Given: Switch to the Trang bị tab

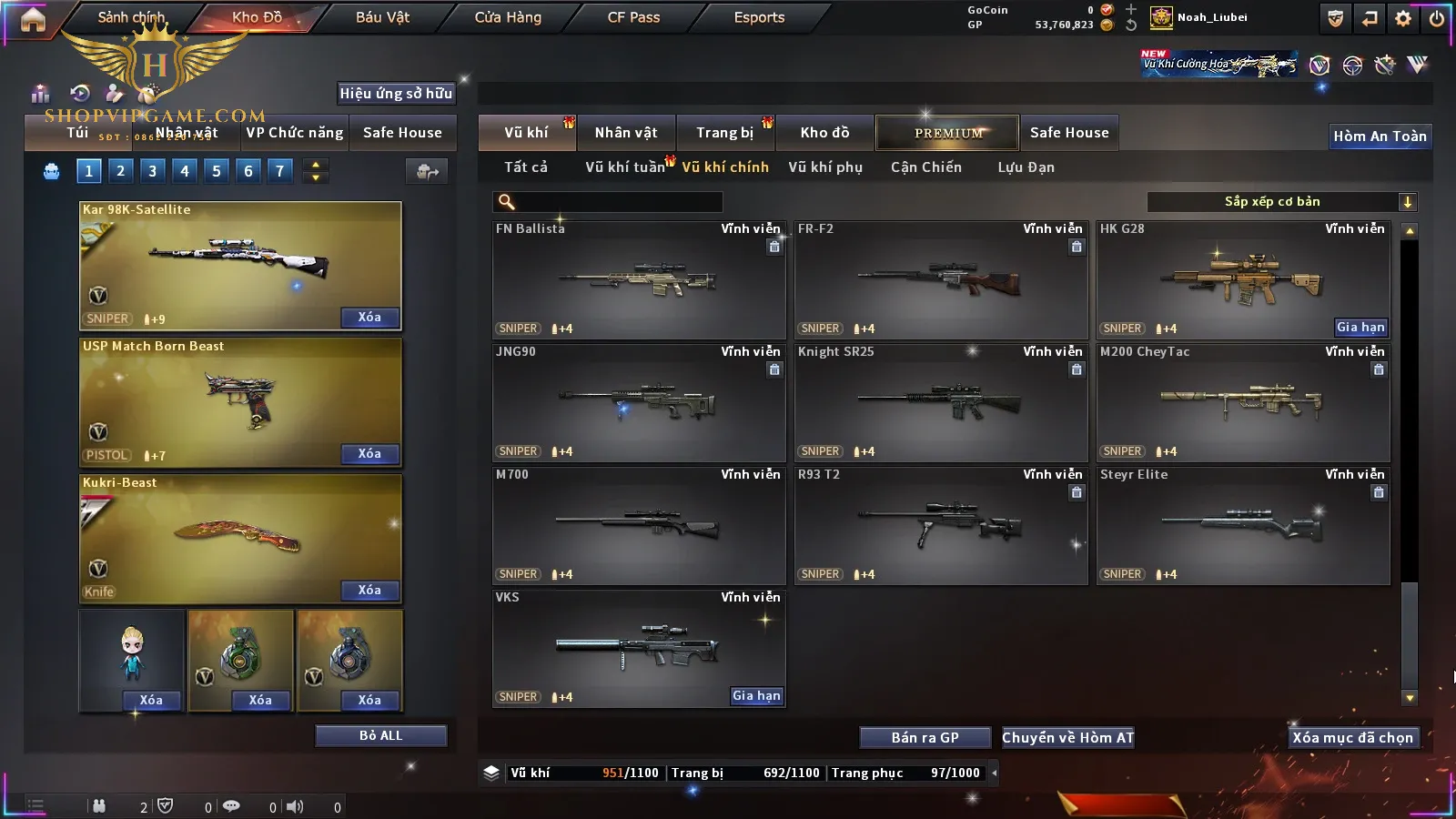Looking at the screenshot, I should [x=724, y=133].
